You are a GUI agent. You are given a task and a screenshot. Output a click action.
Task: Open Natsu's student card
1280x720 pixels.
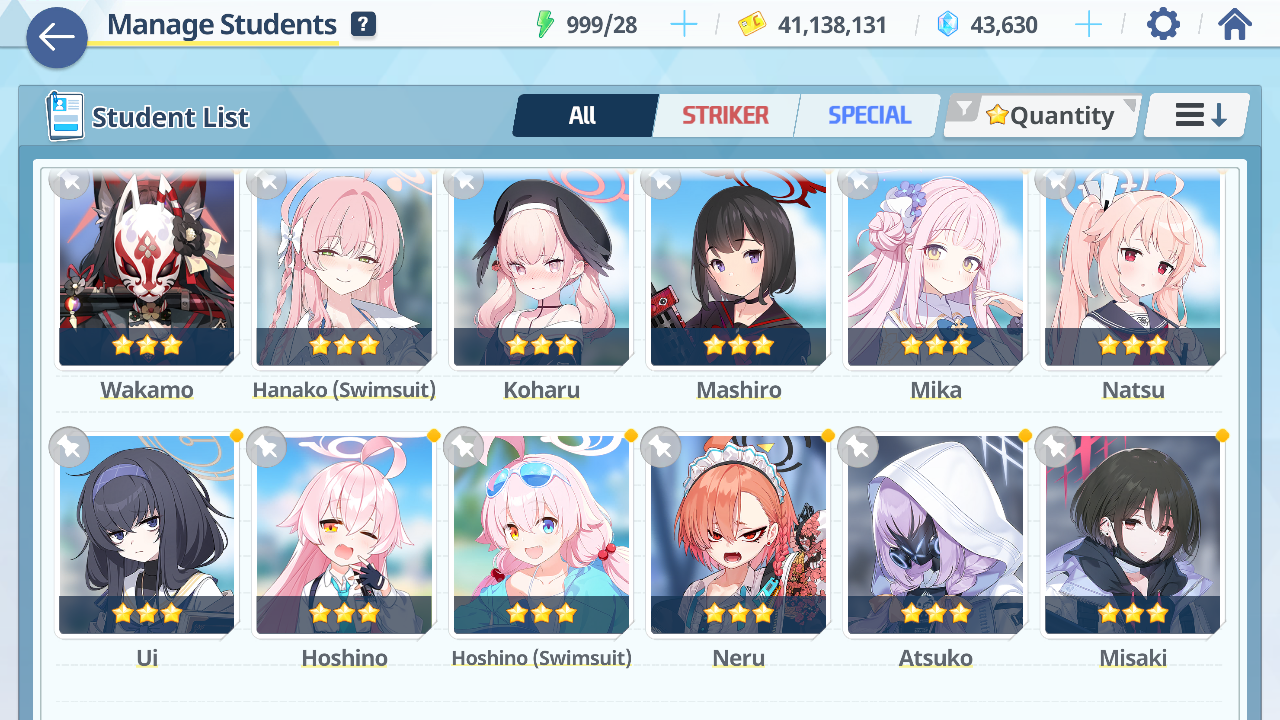pyautogui.click(x=1132, y=270)
